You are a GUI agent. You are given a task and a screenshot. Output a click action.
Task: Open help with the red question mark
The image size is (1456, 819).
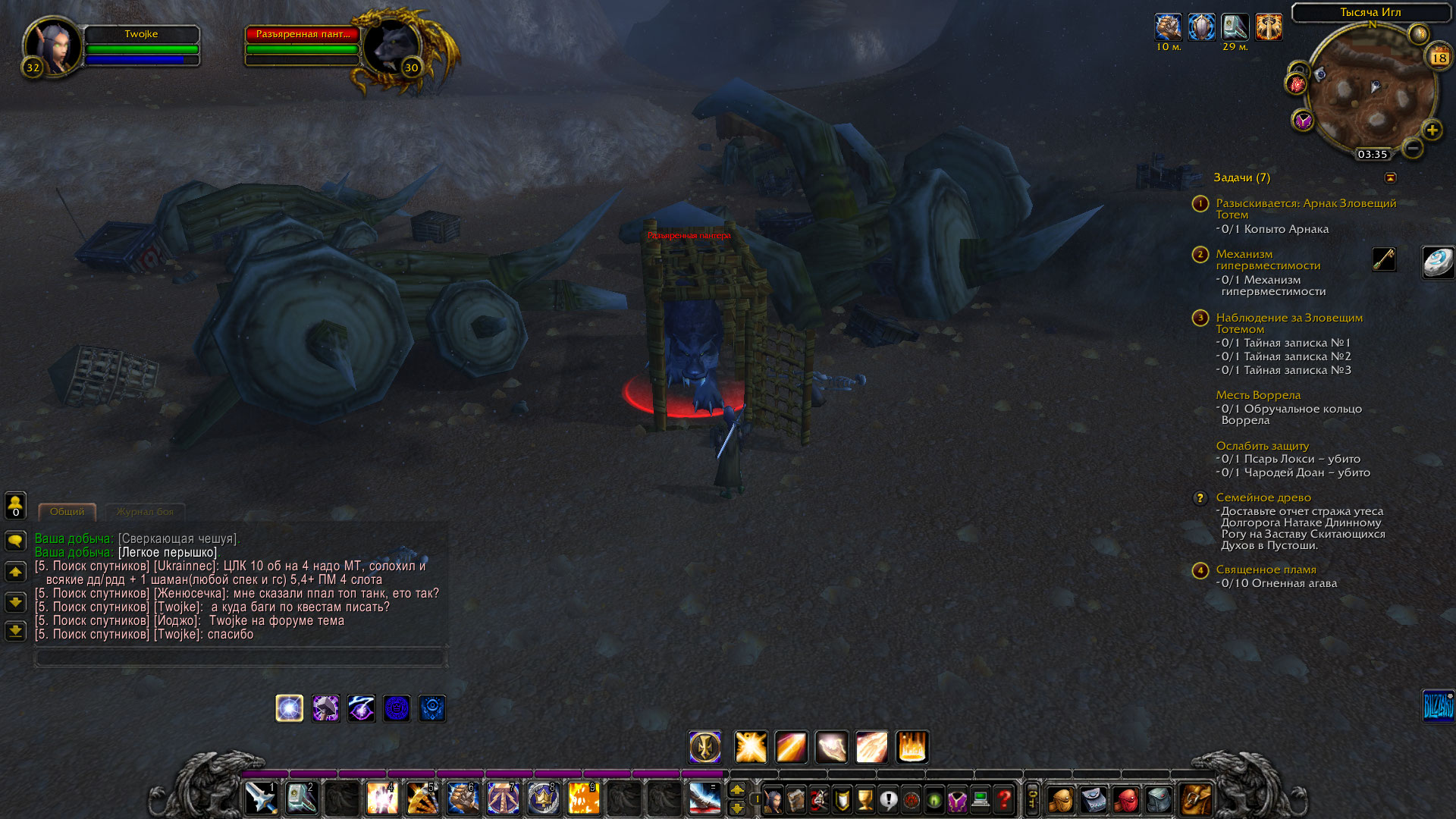[x=1003, y=799]
